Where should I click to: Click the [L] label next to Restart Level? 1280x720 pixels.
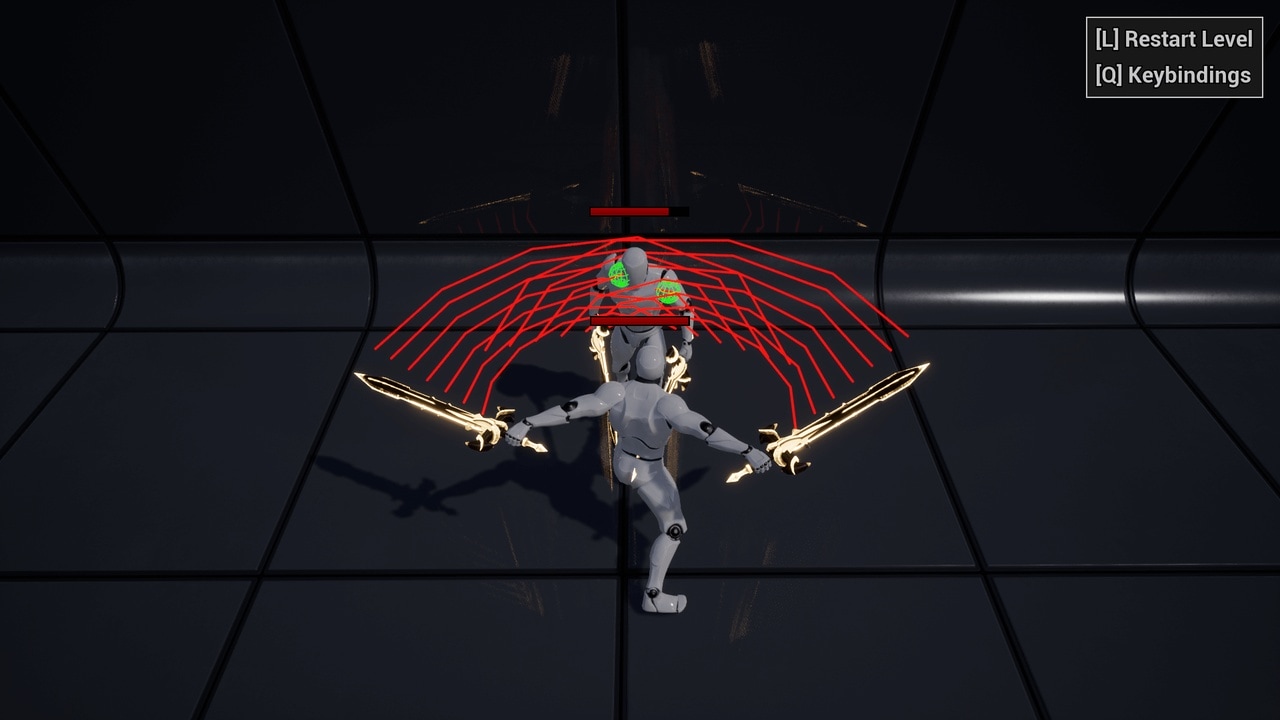[1107, 41]
